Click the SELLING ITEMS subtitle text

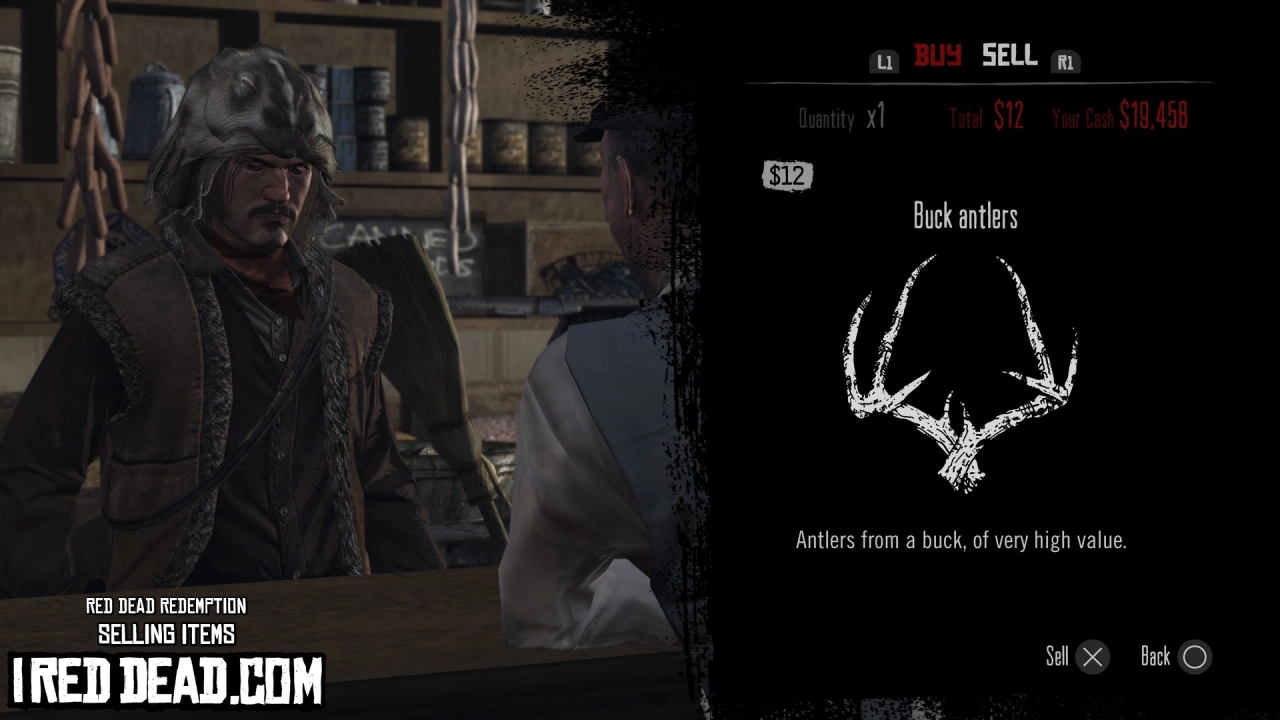167,633
